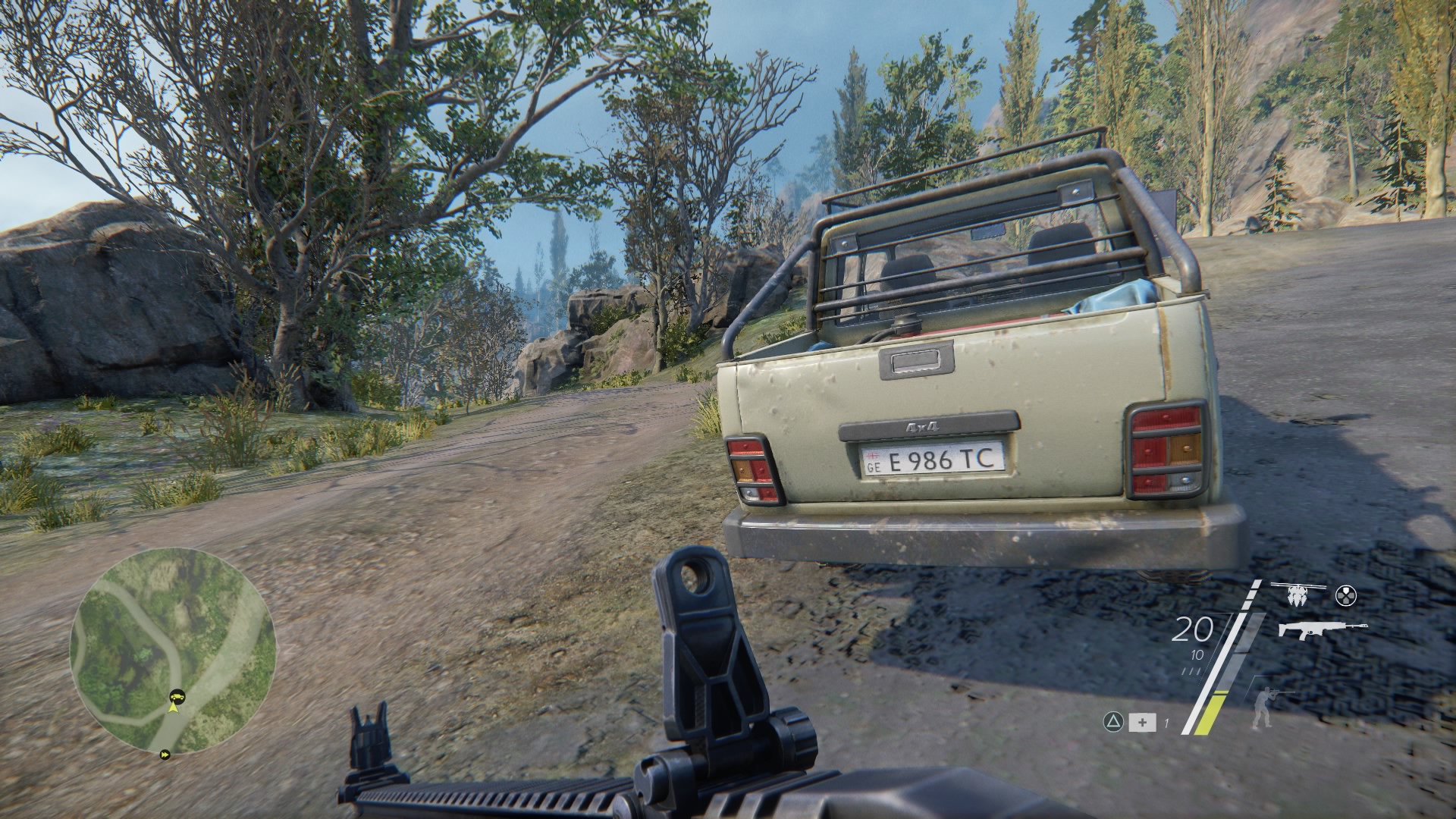Use the medkit item slot
1456x819 pixels.
[x=1142, y=723]
